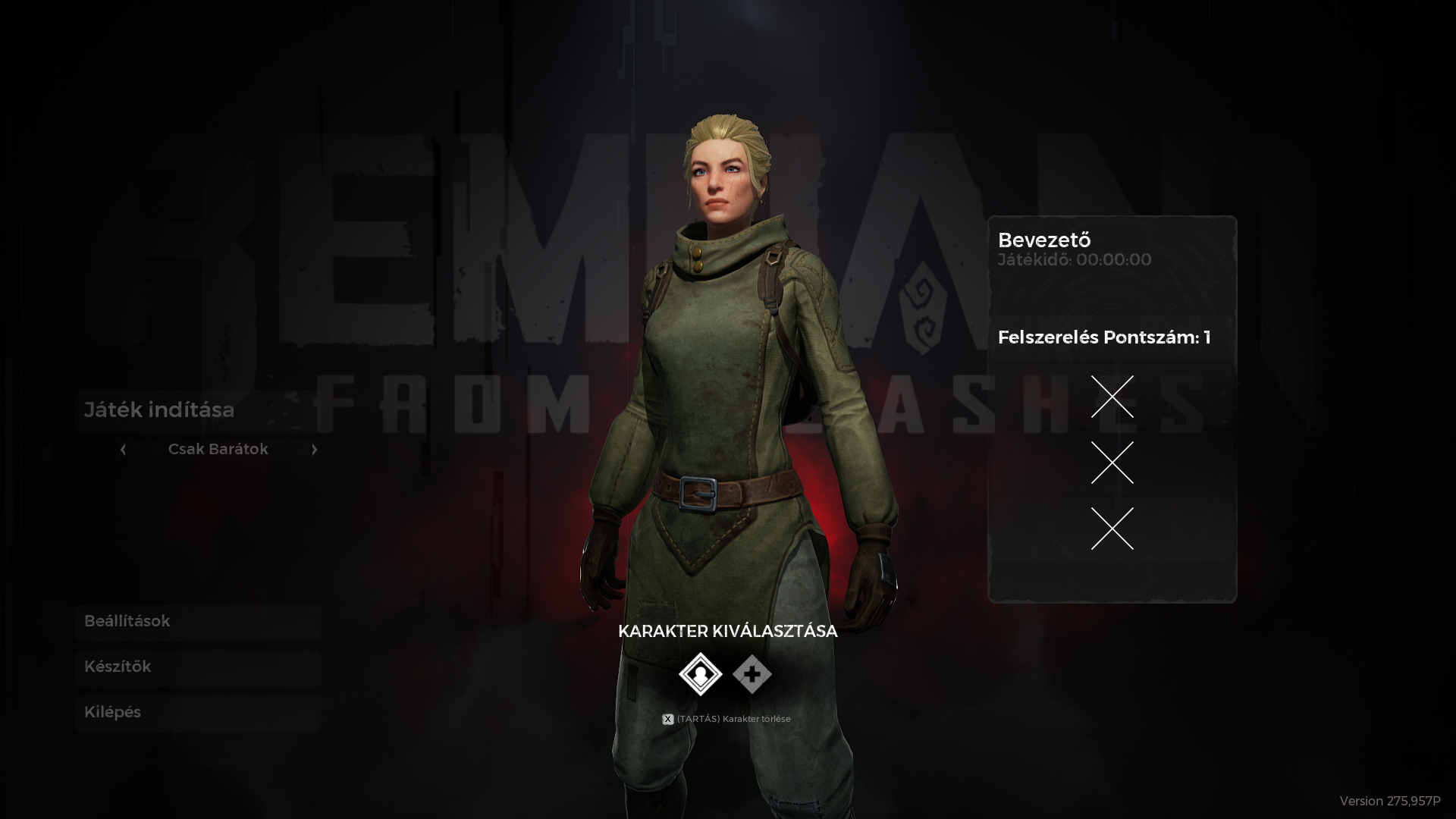Choose Kilépés to quit the game

pos(197,713)
